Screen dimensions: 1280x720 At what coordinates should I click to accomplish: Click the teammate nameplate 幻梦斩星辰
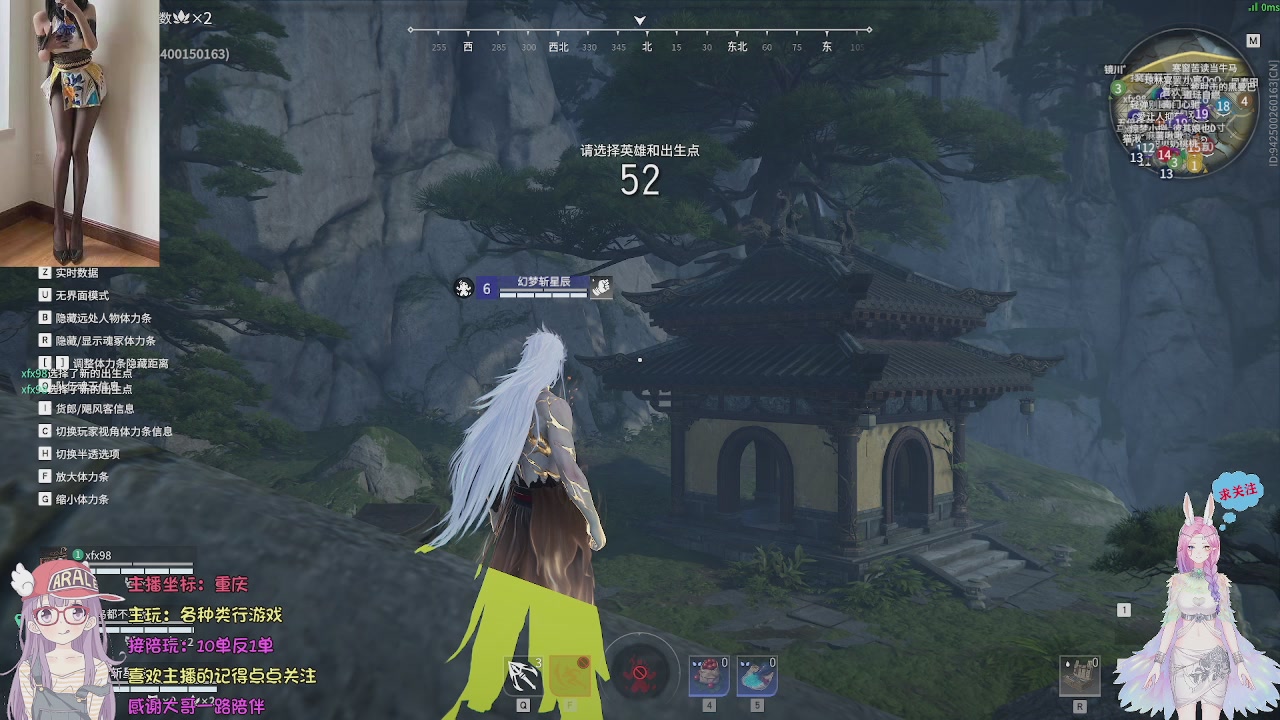click(543, 282)
